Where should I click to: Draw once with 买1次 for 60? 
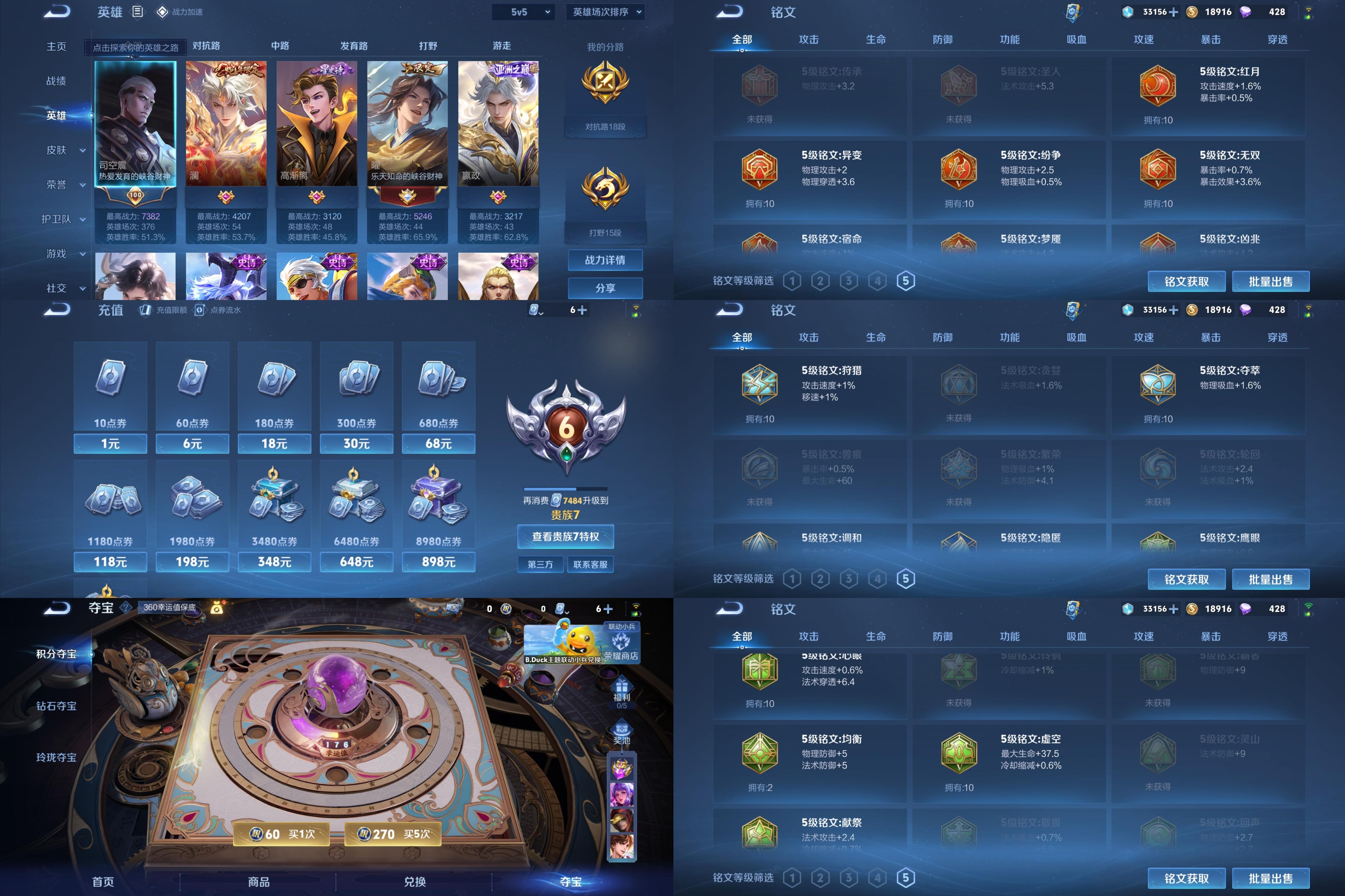pos(282,834)
